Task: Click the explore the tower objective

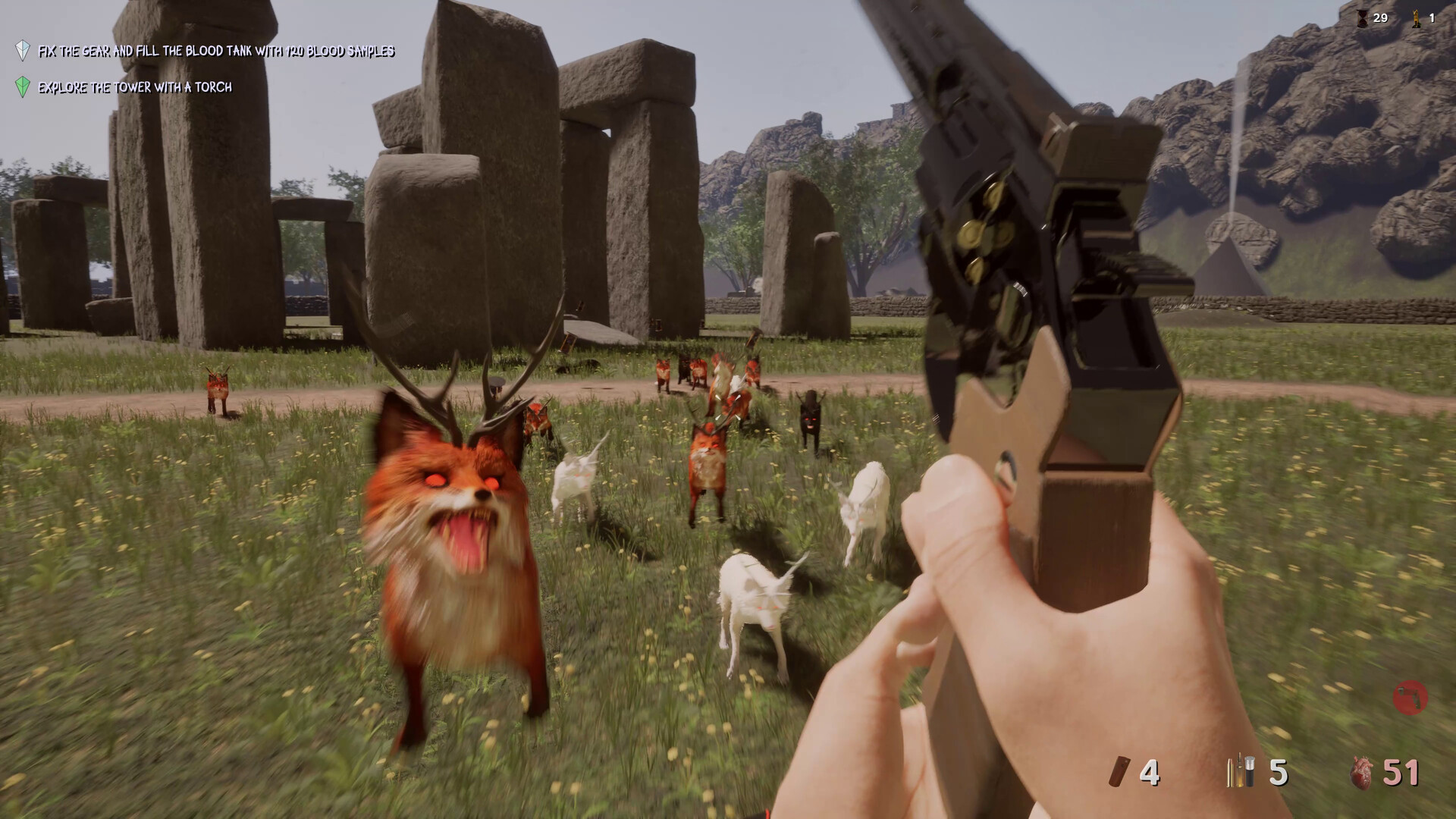Action: (135, 87)
